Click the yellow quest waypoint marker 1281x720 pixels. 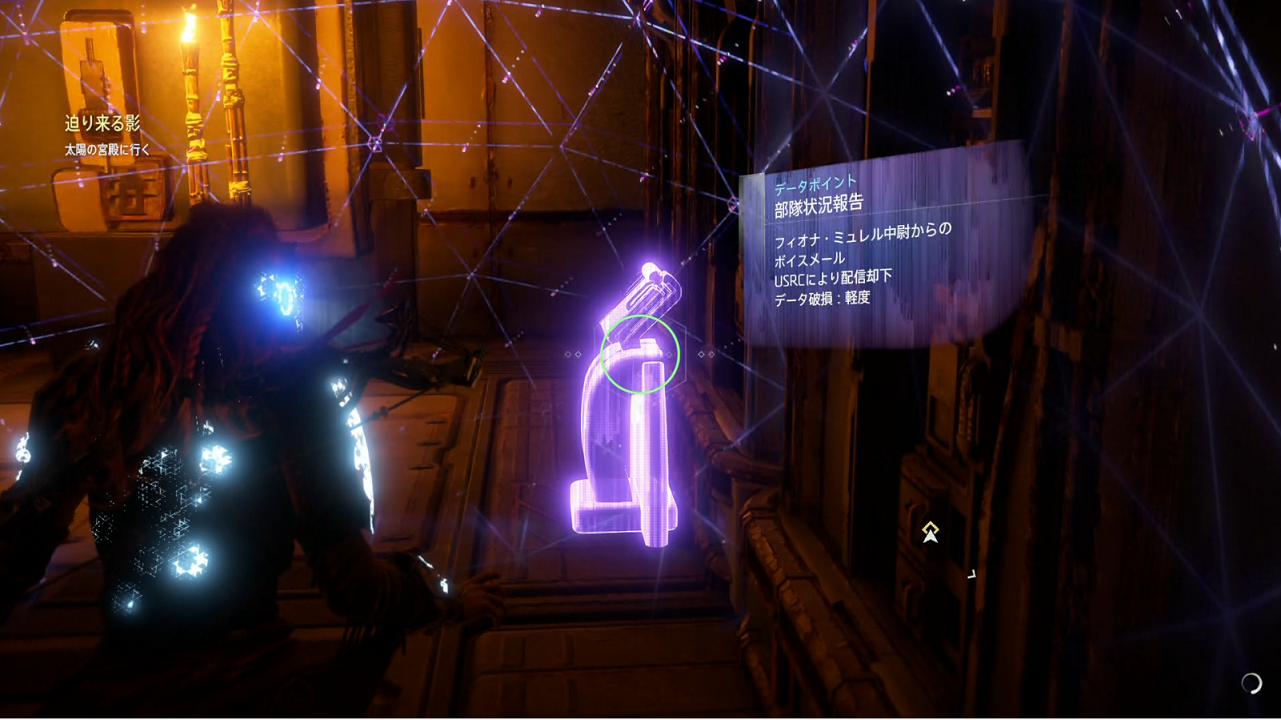tap(930, 532)
